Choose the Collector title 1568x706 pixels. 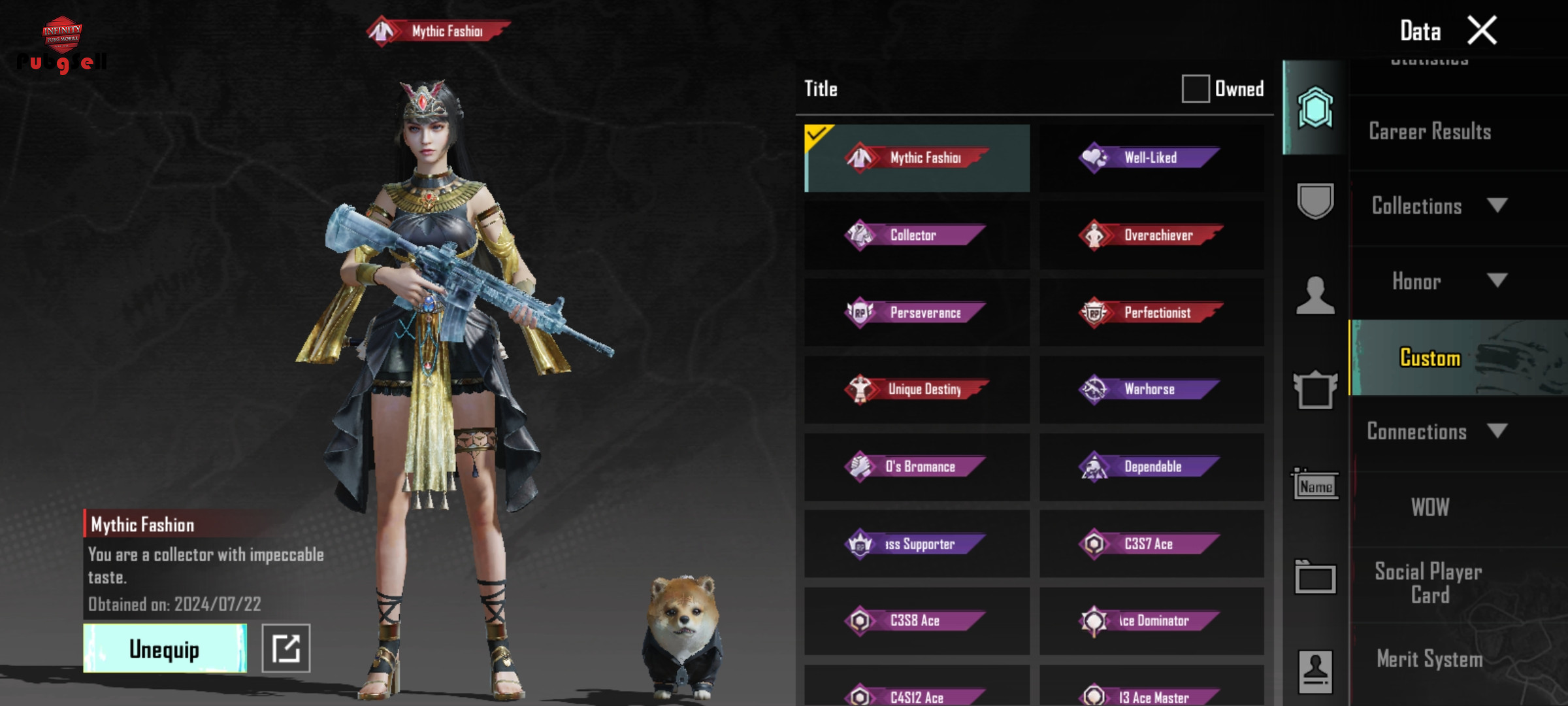(917, 235)
